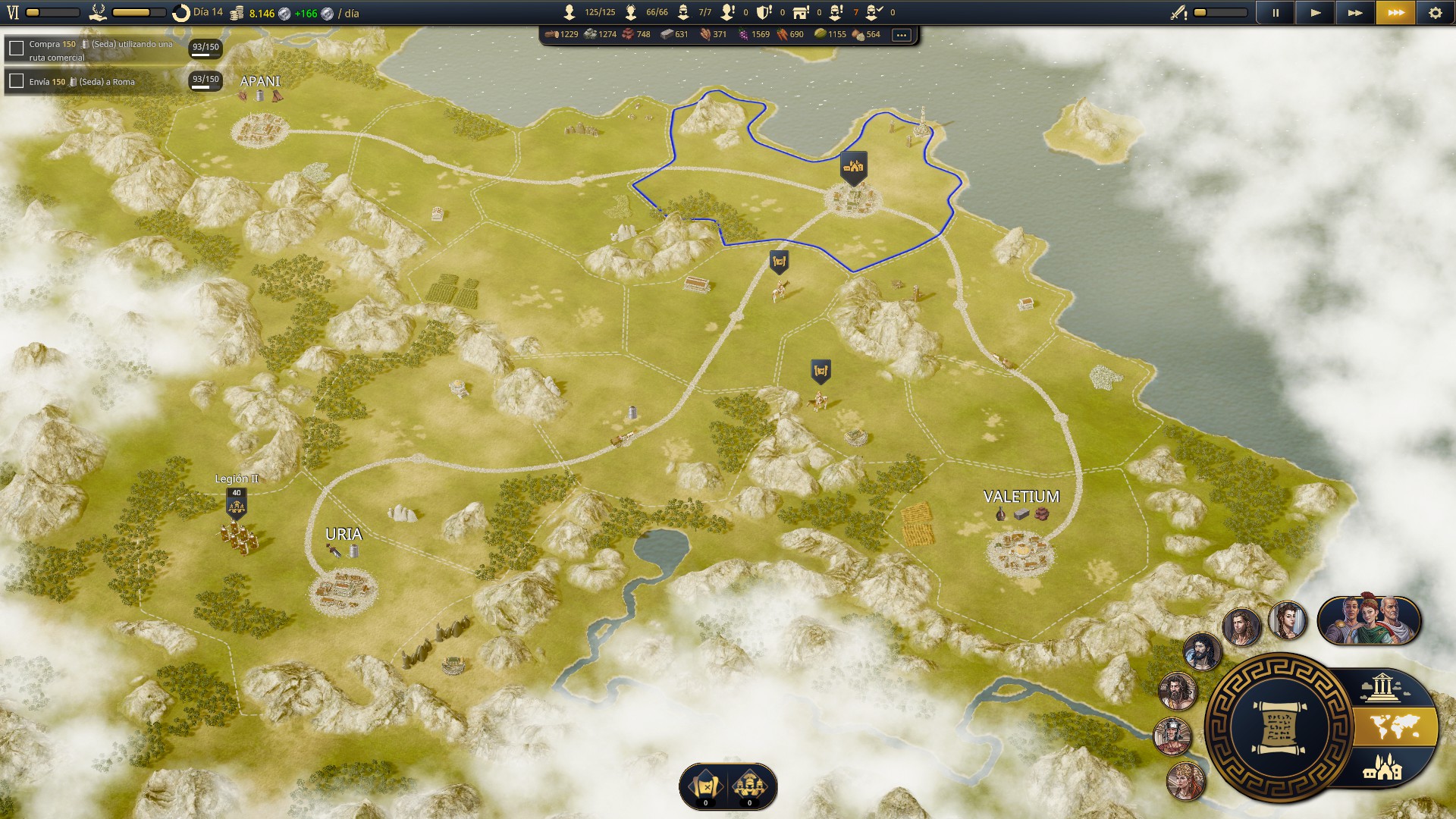1456x819 pixels.
Task: Open the map scroll with X icon
Action: click(x=705, y=786)
